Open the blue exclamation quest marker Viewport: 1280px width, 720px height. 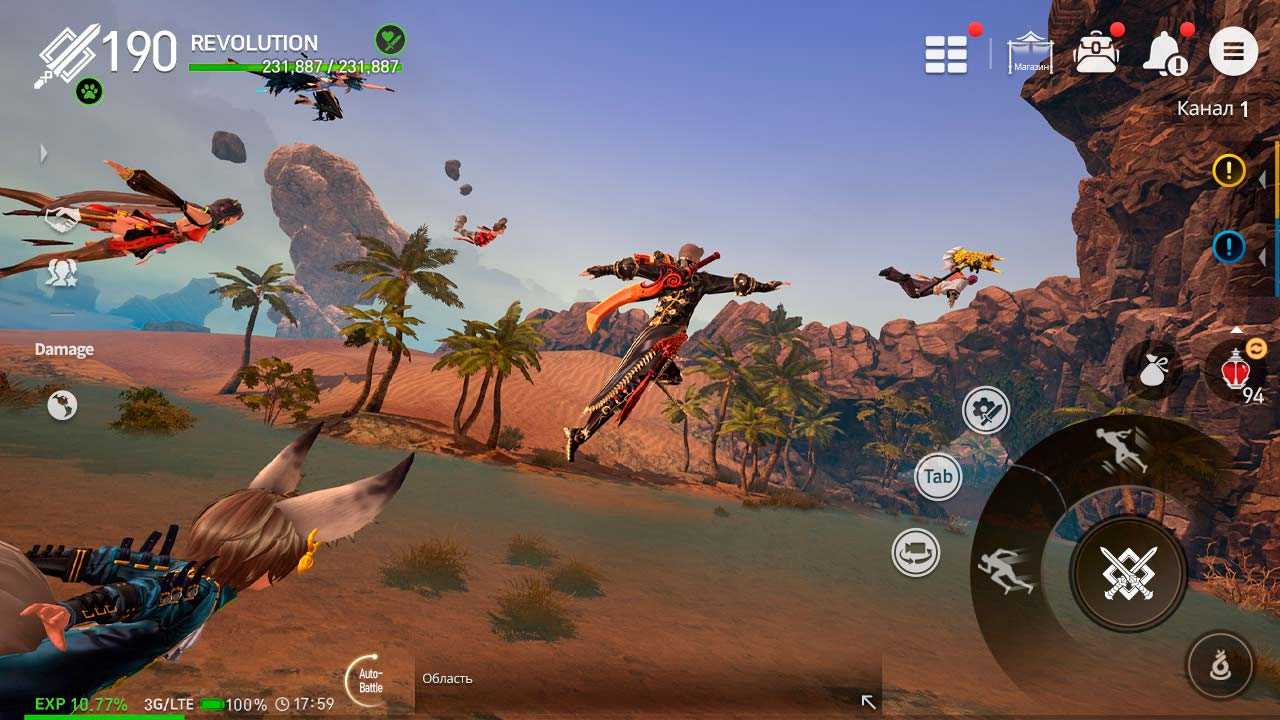[1229, 246]
